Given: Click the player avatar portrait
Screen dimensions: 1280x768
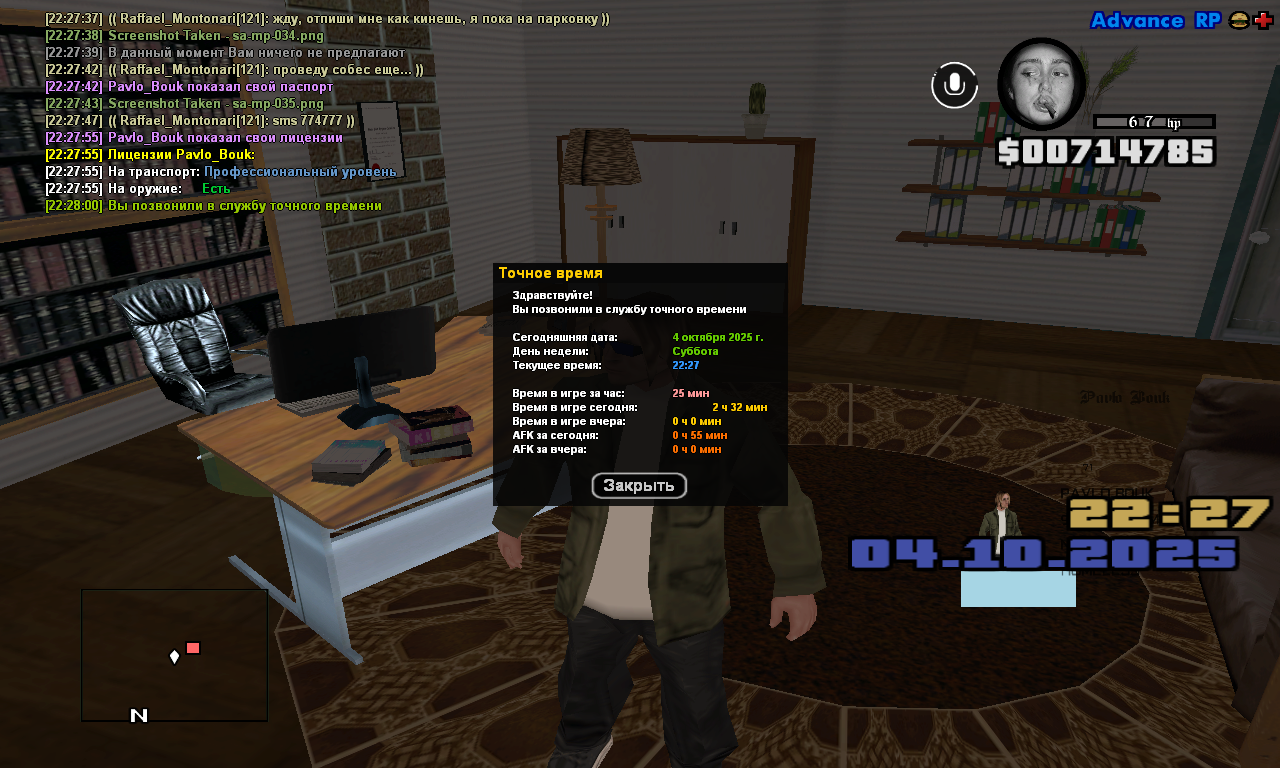Looking at the screenshot, I should [x=1041, y=84].
